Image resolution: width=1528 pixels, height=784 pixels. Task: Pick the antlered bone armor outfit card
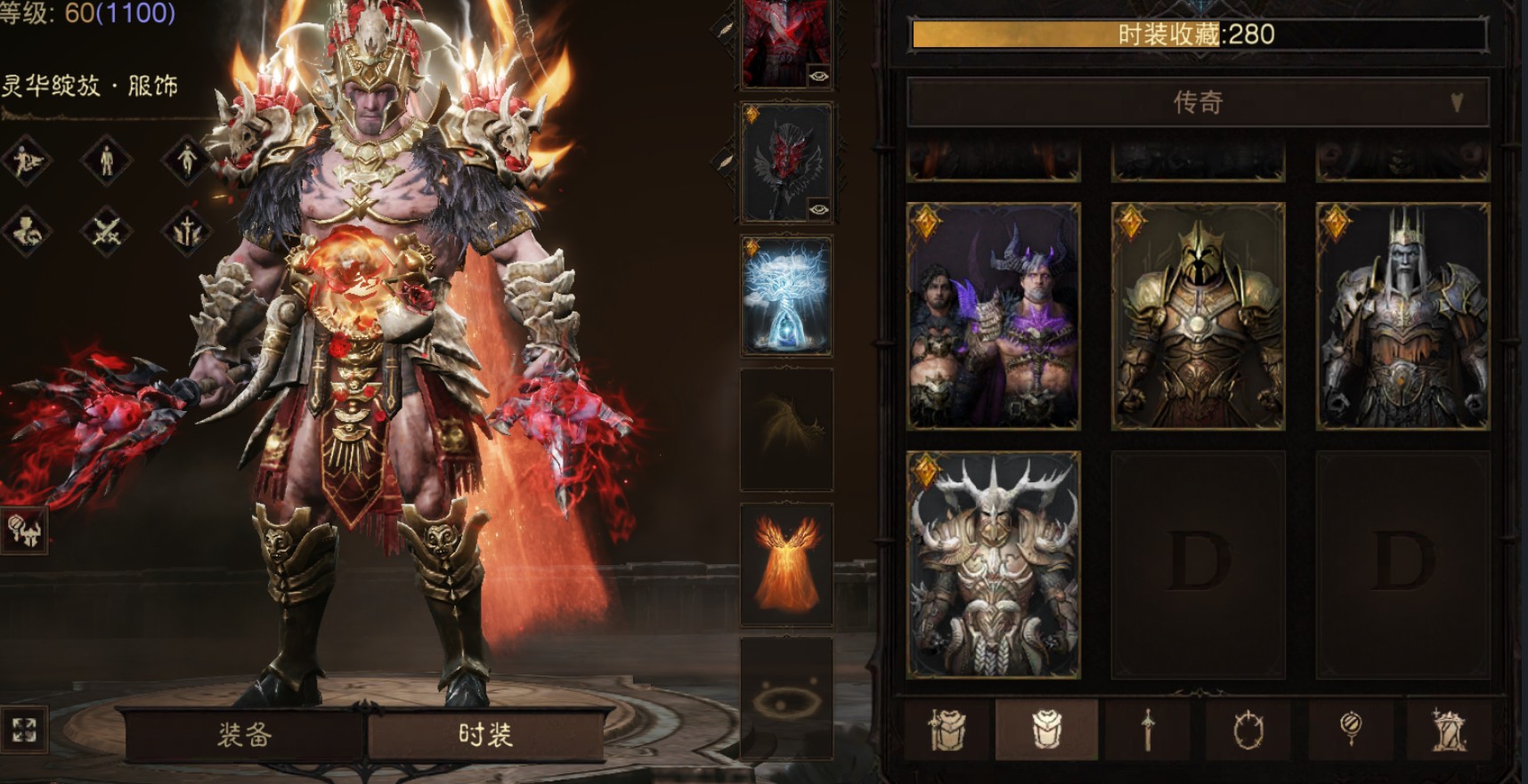(x=993, y=564)
